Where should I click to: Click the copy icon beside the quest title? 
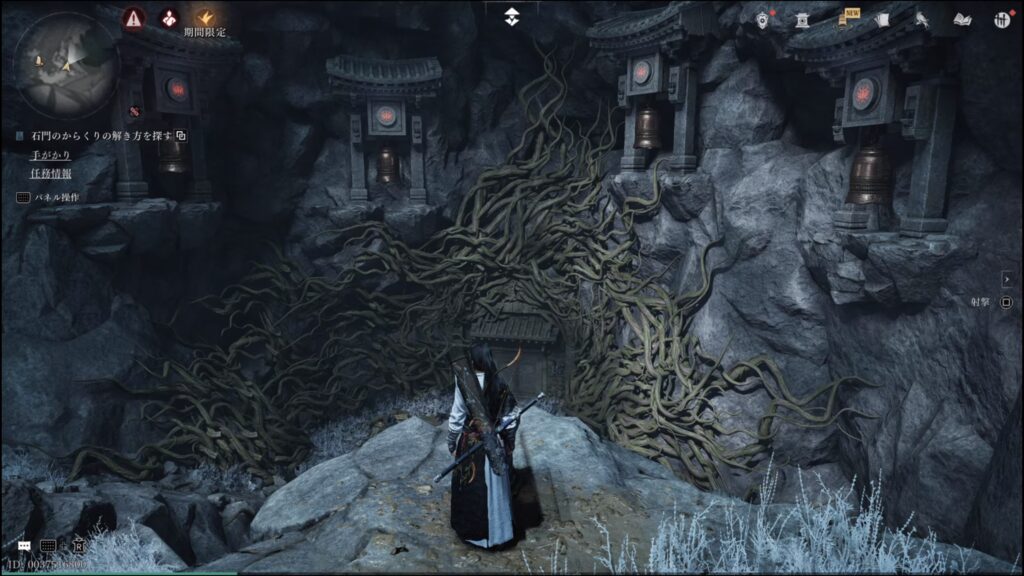[182, 136]
